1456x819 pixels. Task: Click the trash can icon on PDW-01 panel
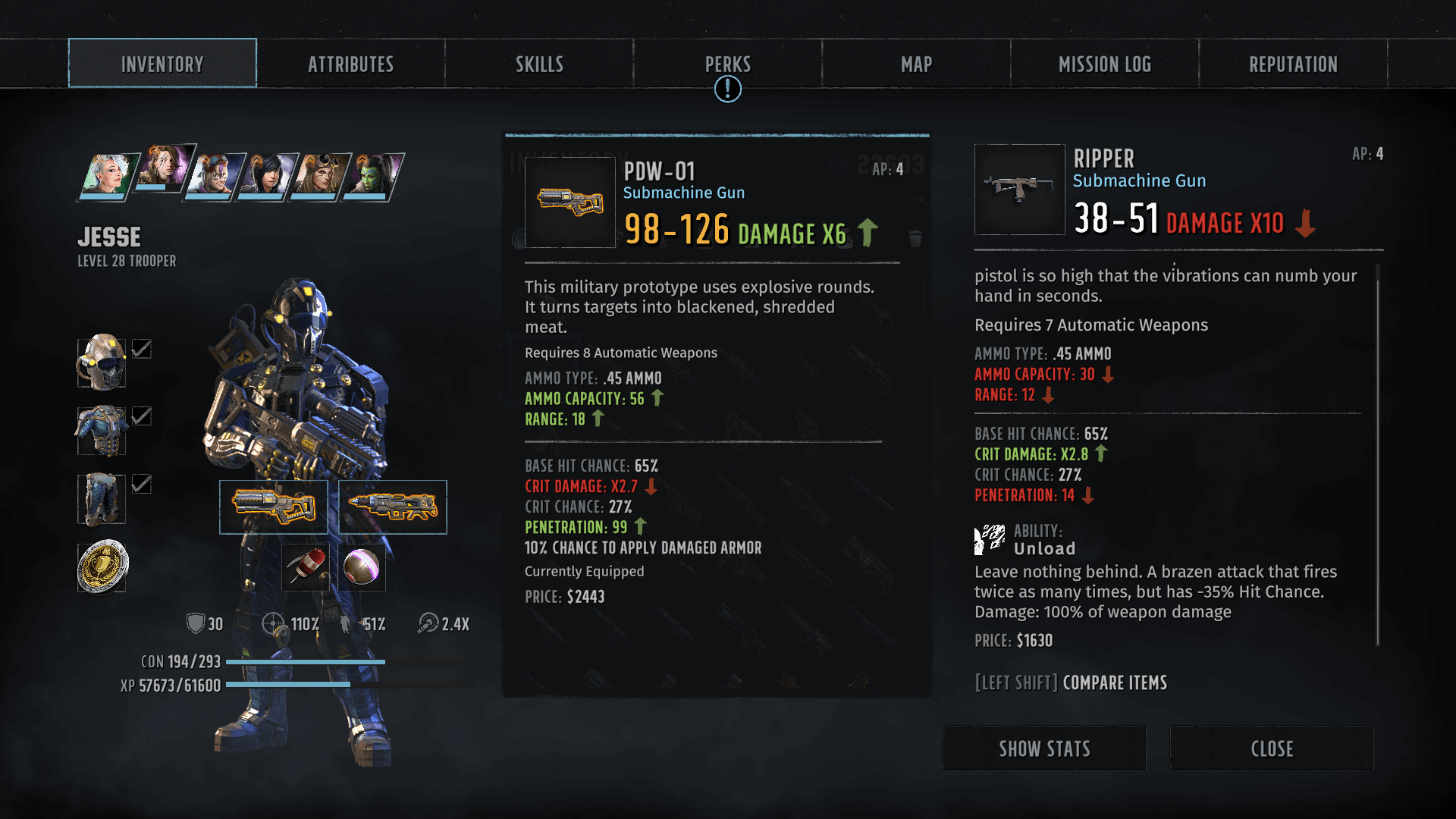pyautogui.click(x=915, y=239)
